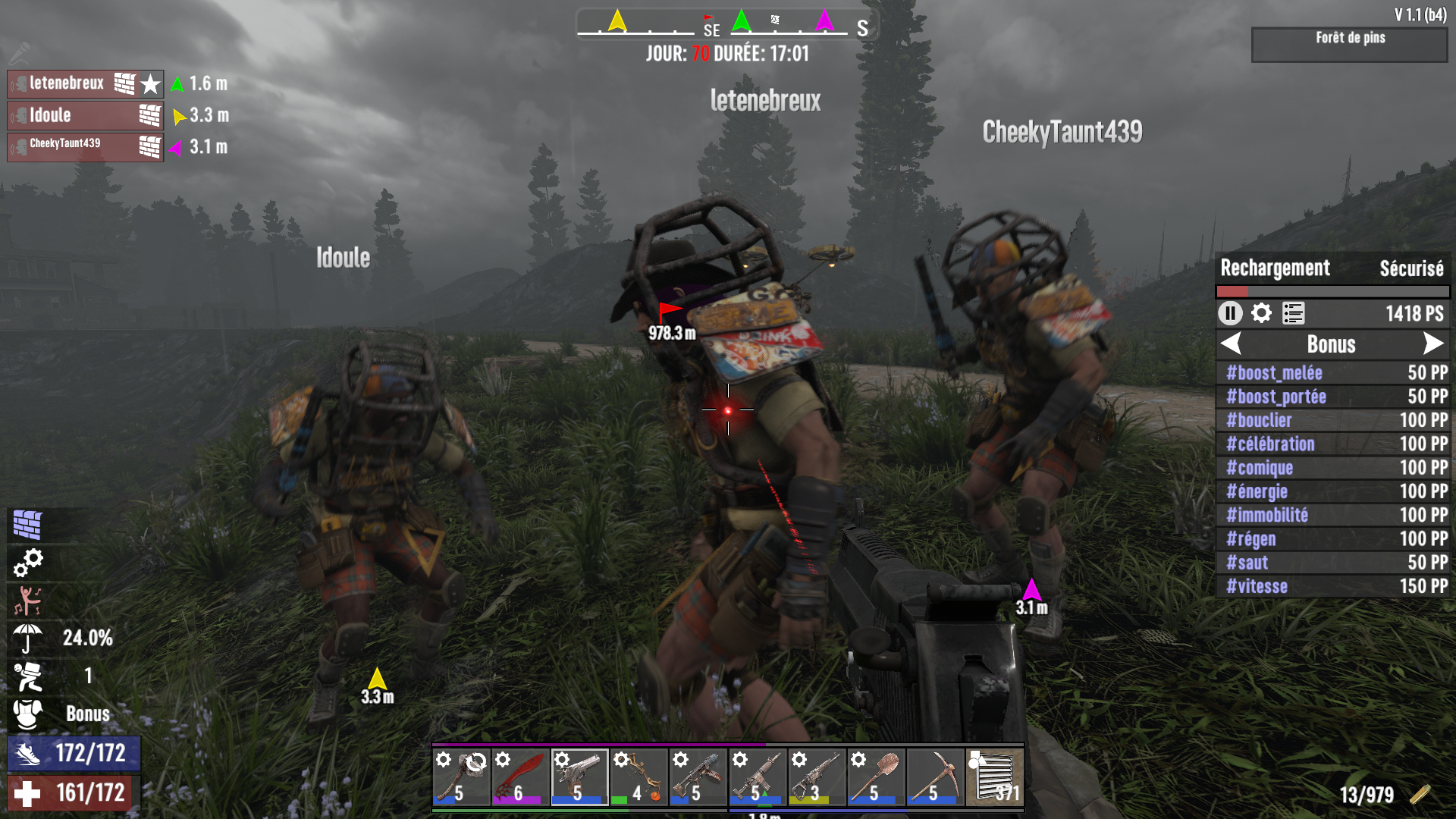1456x819 pixels.
Task: Open the Twitch command list icon
Action: pos(1293,313)
